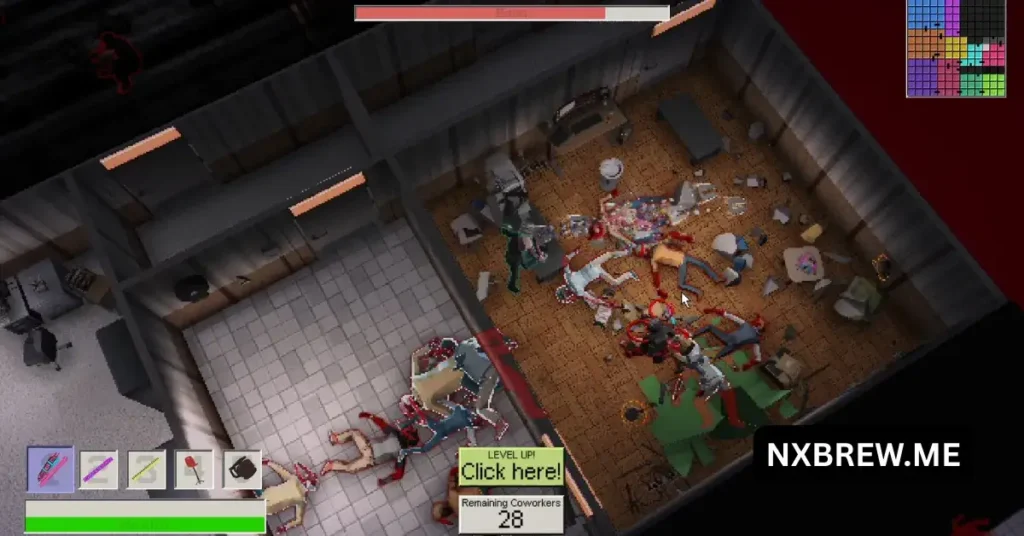The width and height of the screenshot is (1024, 536).
Task: Open the colored office floor minimap
Action: [955, 49]
